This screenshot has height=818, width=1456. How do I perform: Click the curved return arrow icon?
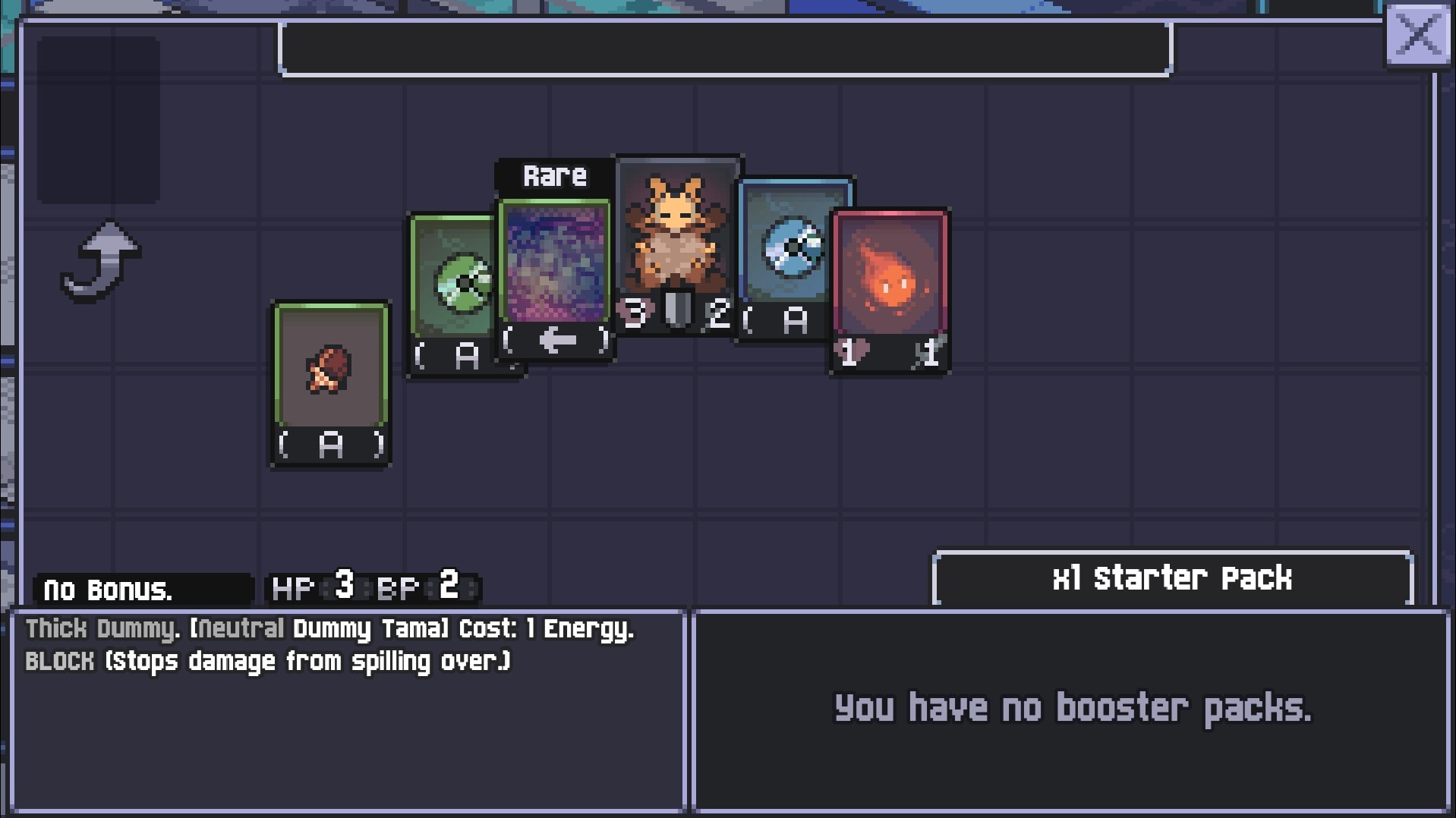[x=101, y=260]
